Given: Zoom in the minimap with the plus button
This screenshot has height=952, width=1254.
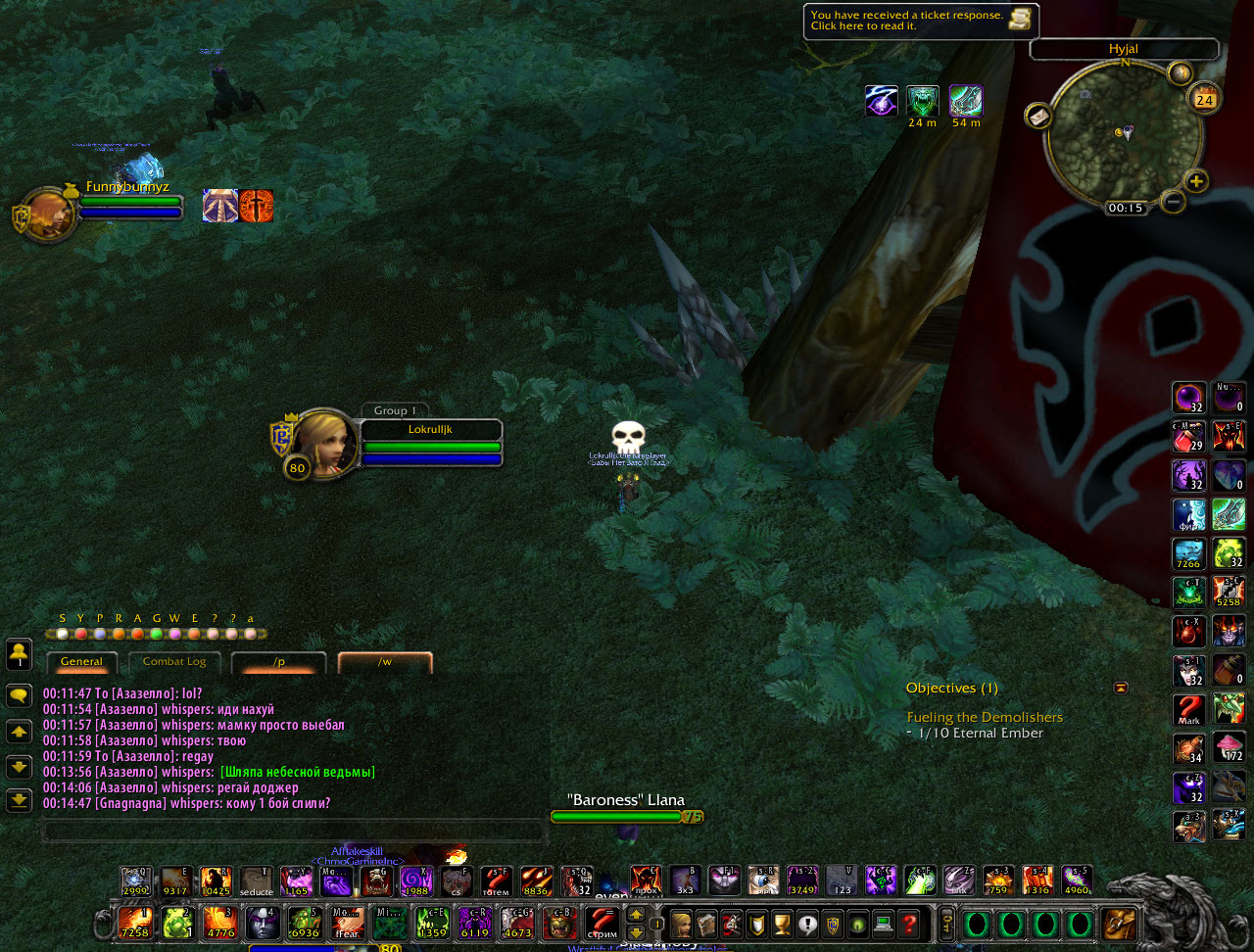Looking at the screenshot, I should pos(1195,180).
